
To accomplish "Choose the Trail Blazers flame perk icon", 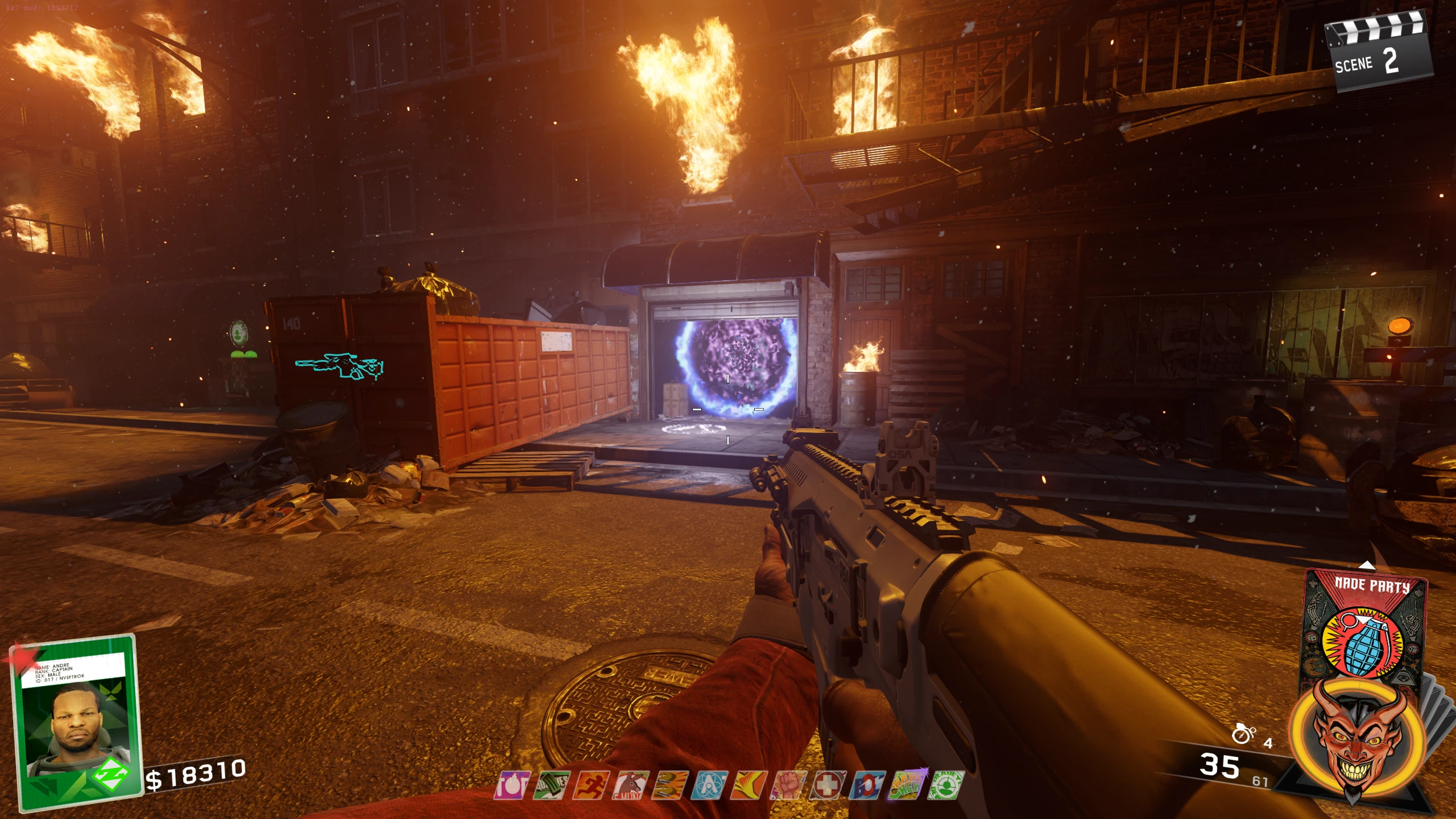I will [x=748, y=785].
